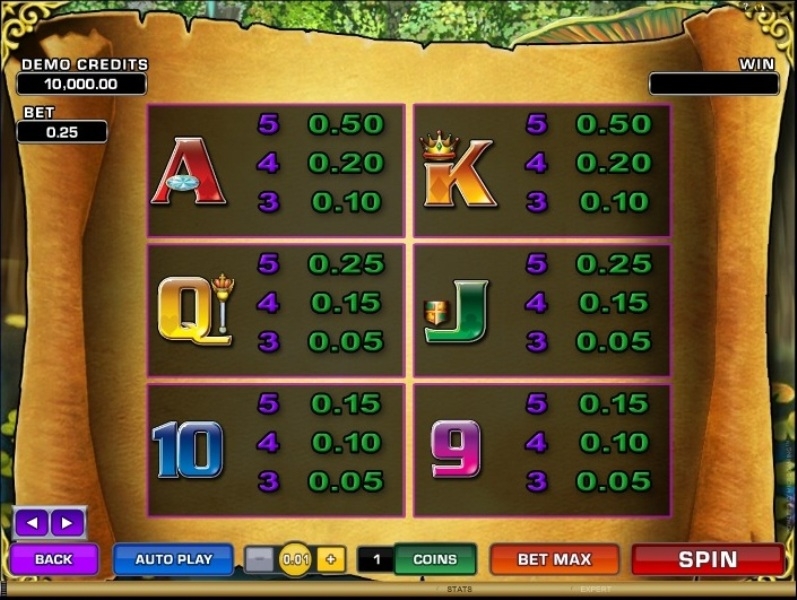This screenshot has height=600, width=797.
Task: Choose Bet Max
Action: coord(554,559)
